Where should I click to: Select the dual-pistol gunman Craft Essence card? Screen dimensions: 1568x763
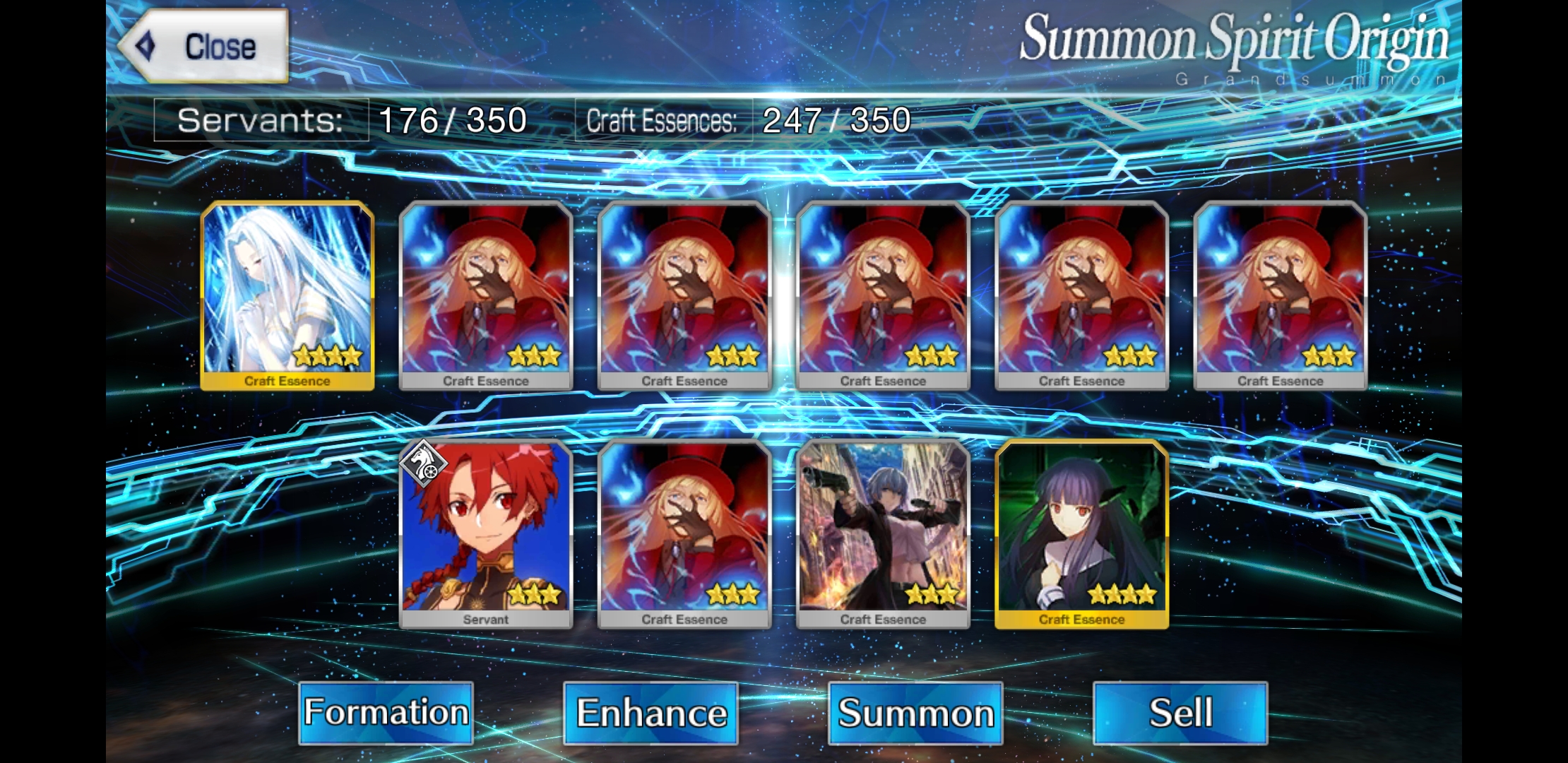(x=883, y=533)
